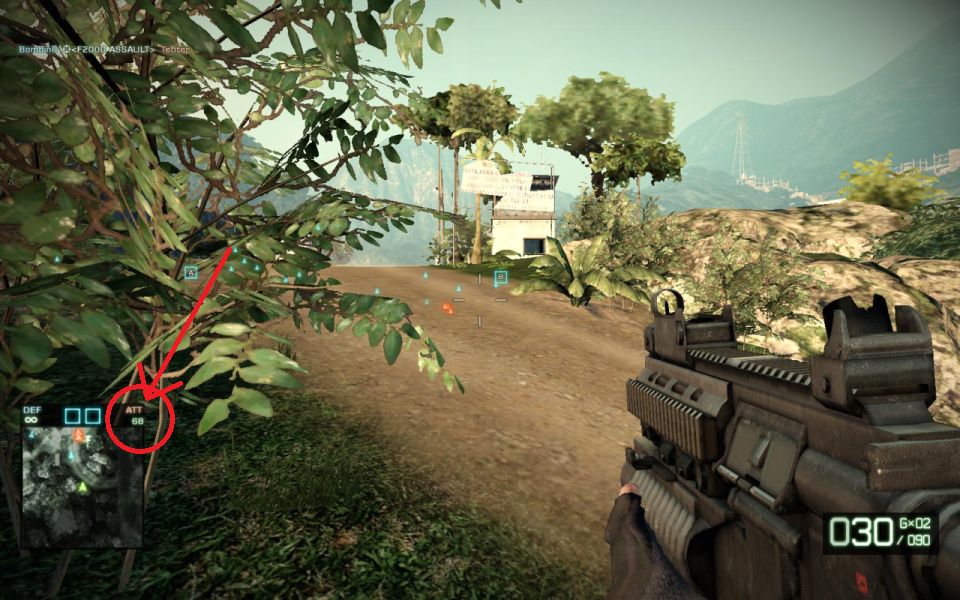Select the objective B marker
The image size is (960, 600).
point(501,277)
